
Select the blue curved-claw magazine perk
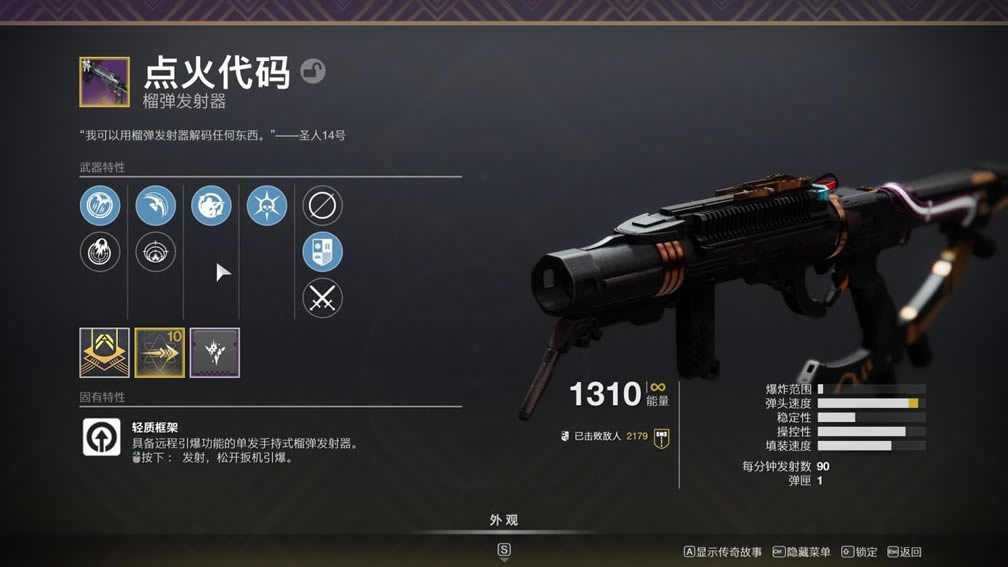click(x=155, y=206)
